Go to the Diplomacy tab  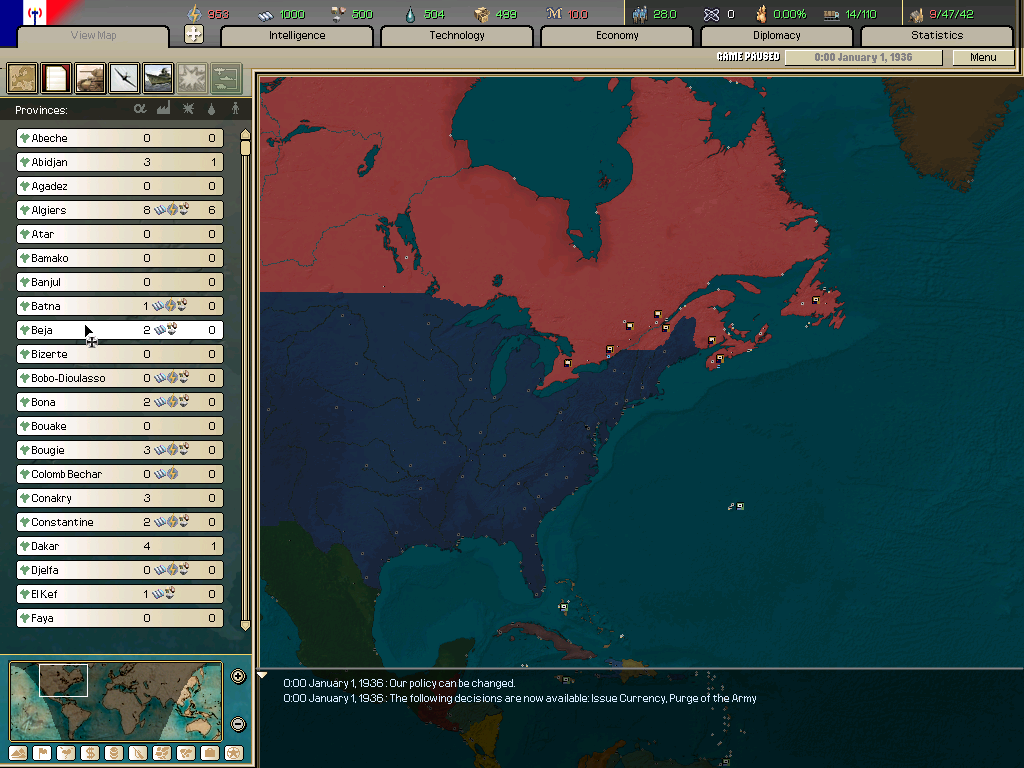(x=777, y=36)
